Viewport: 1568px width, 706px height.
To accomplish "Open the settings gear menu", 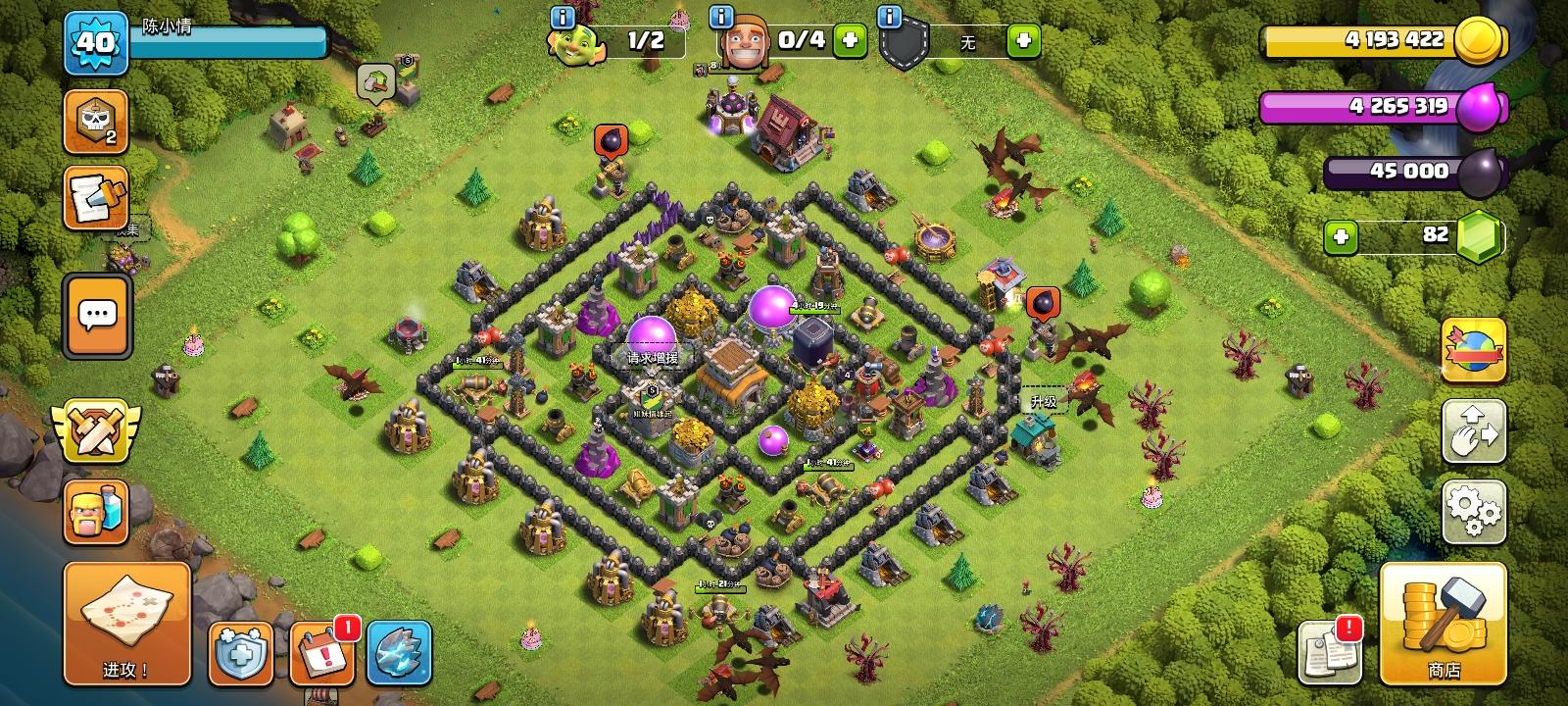I will coord(1475,510).
